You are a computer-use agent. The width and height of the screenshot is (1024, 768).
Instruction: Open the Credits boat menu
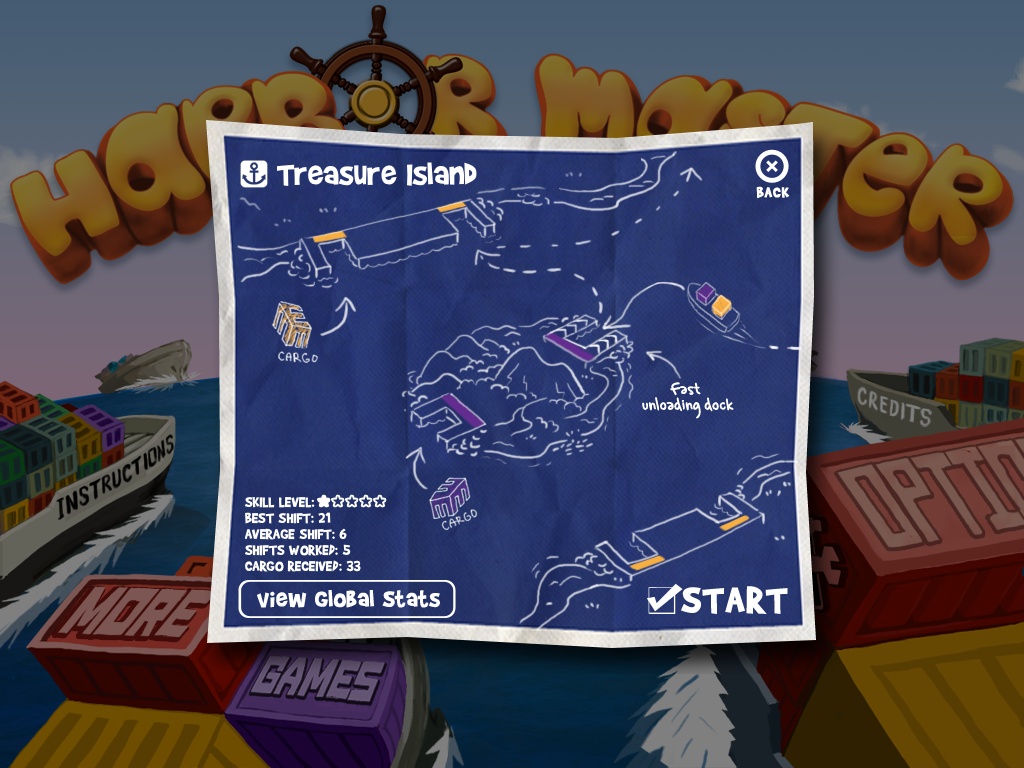tap(893, 407)
